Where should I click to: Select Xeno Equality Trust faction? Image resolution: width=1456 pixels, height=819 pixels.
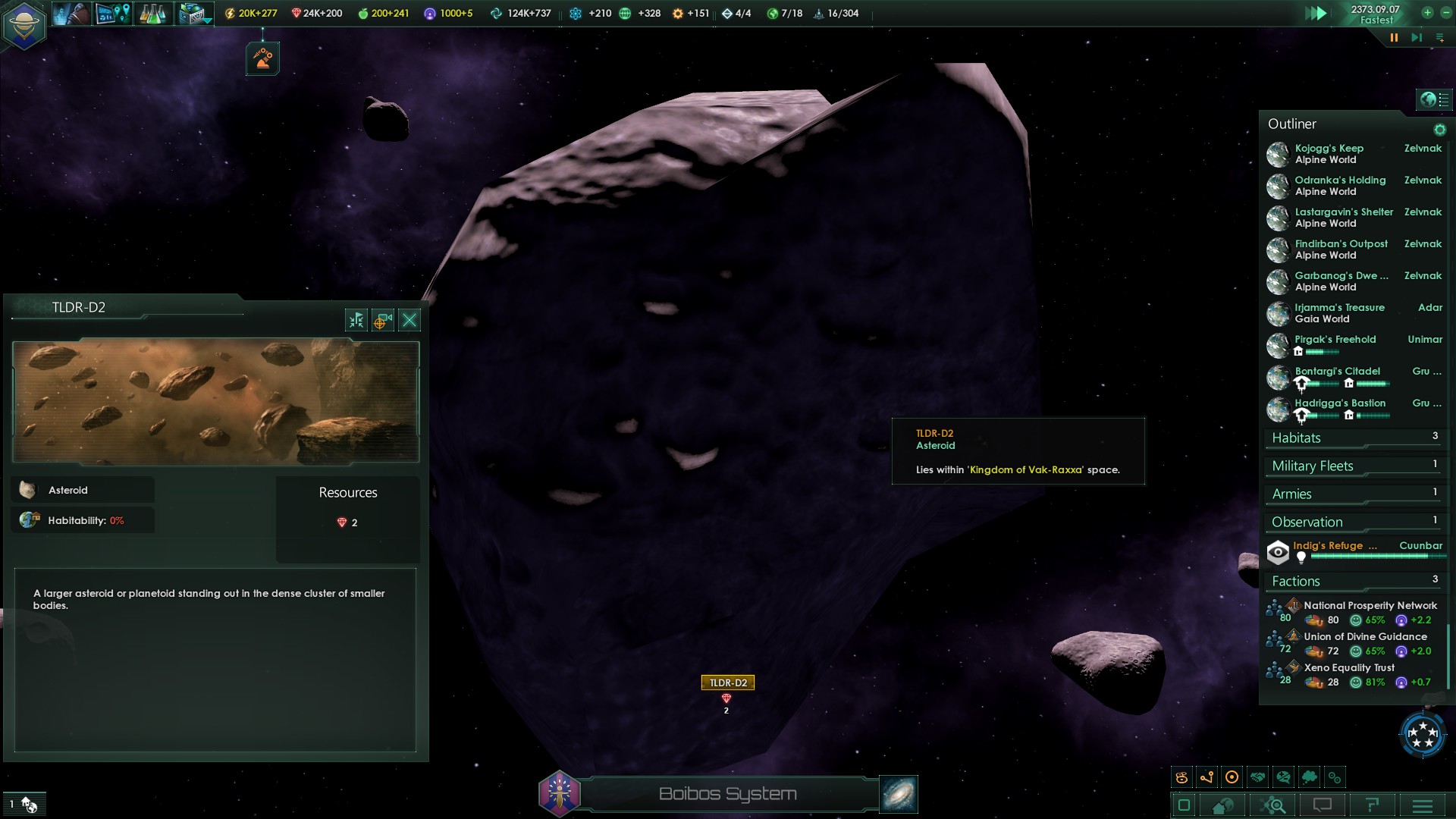tap(1349, 668)
